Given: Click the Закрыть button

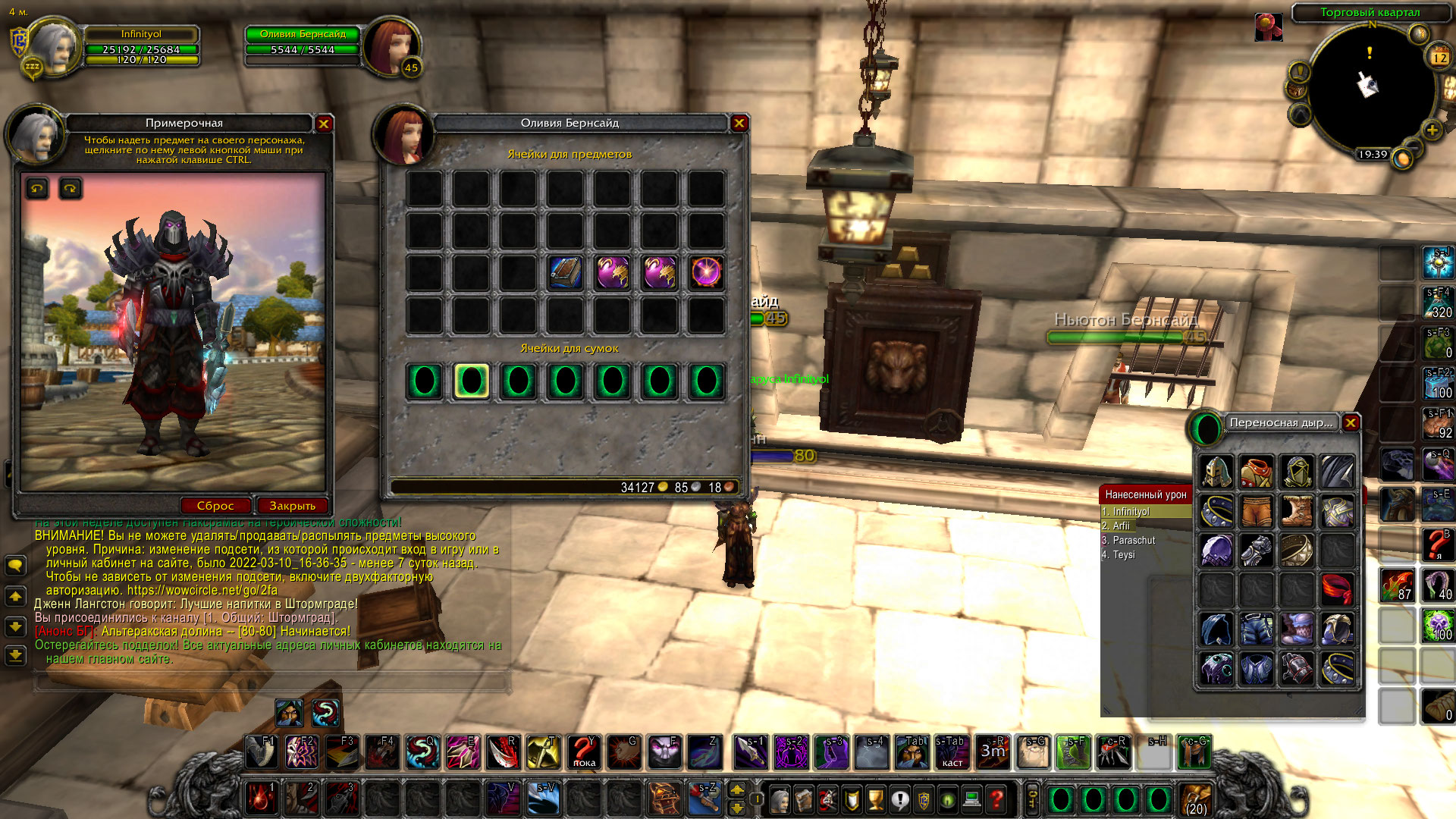Looking at the screenshot, I should coord(292,506).
